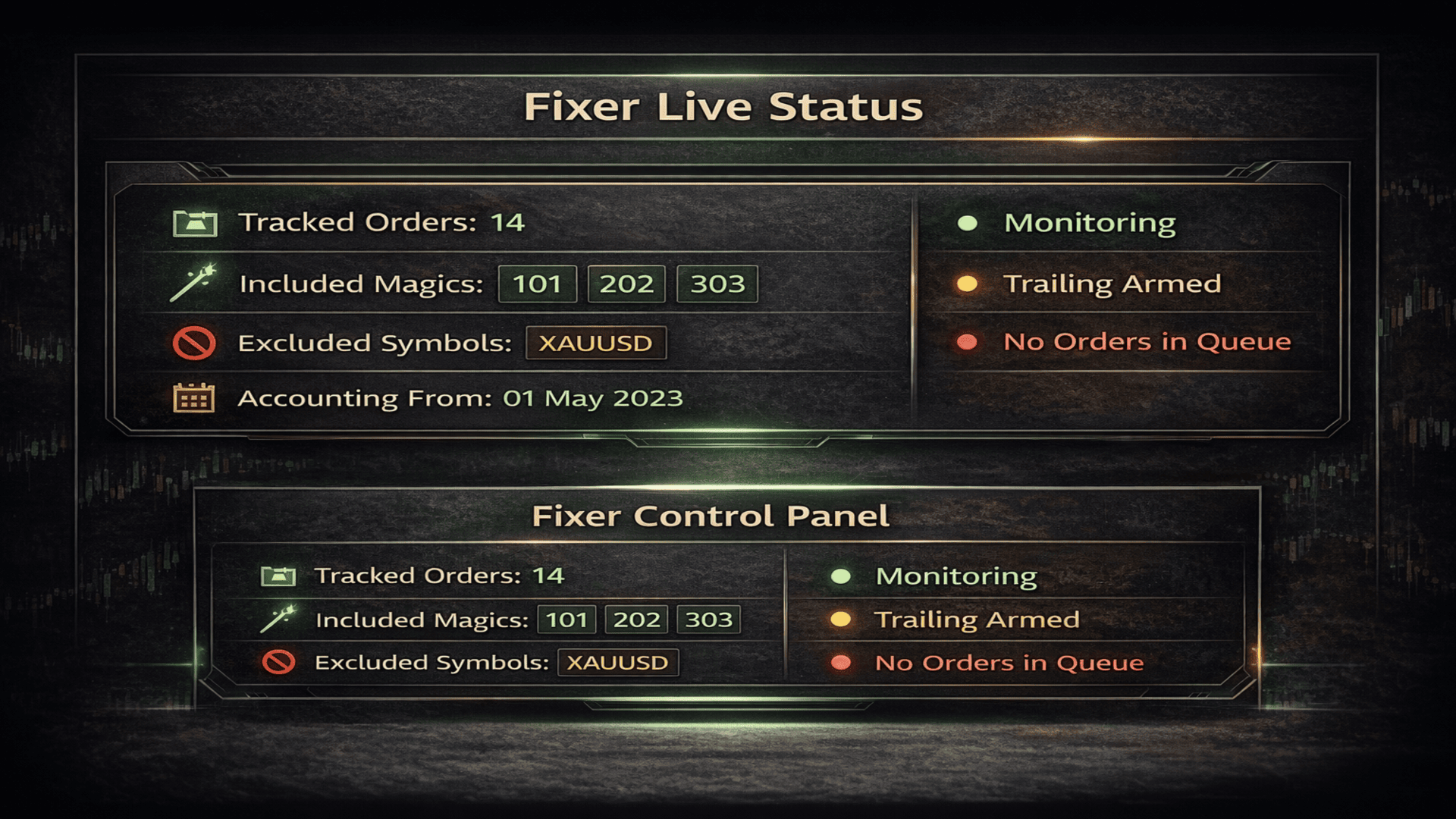Image resolution: width=1456 pixels, height=819 pixels.
Task: Select XAUUSD tag in Fixer Live Status
Action: click(x=595, y=343)
